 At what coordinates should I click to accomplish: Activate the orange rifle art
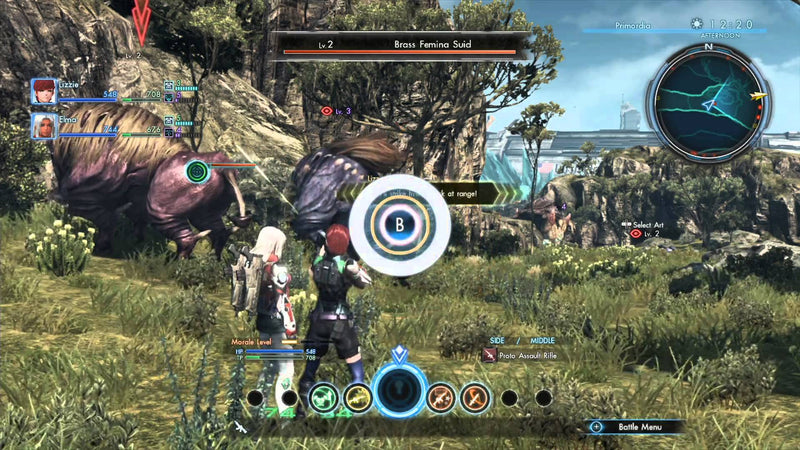click(441, 398)
